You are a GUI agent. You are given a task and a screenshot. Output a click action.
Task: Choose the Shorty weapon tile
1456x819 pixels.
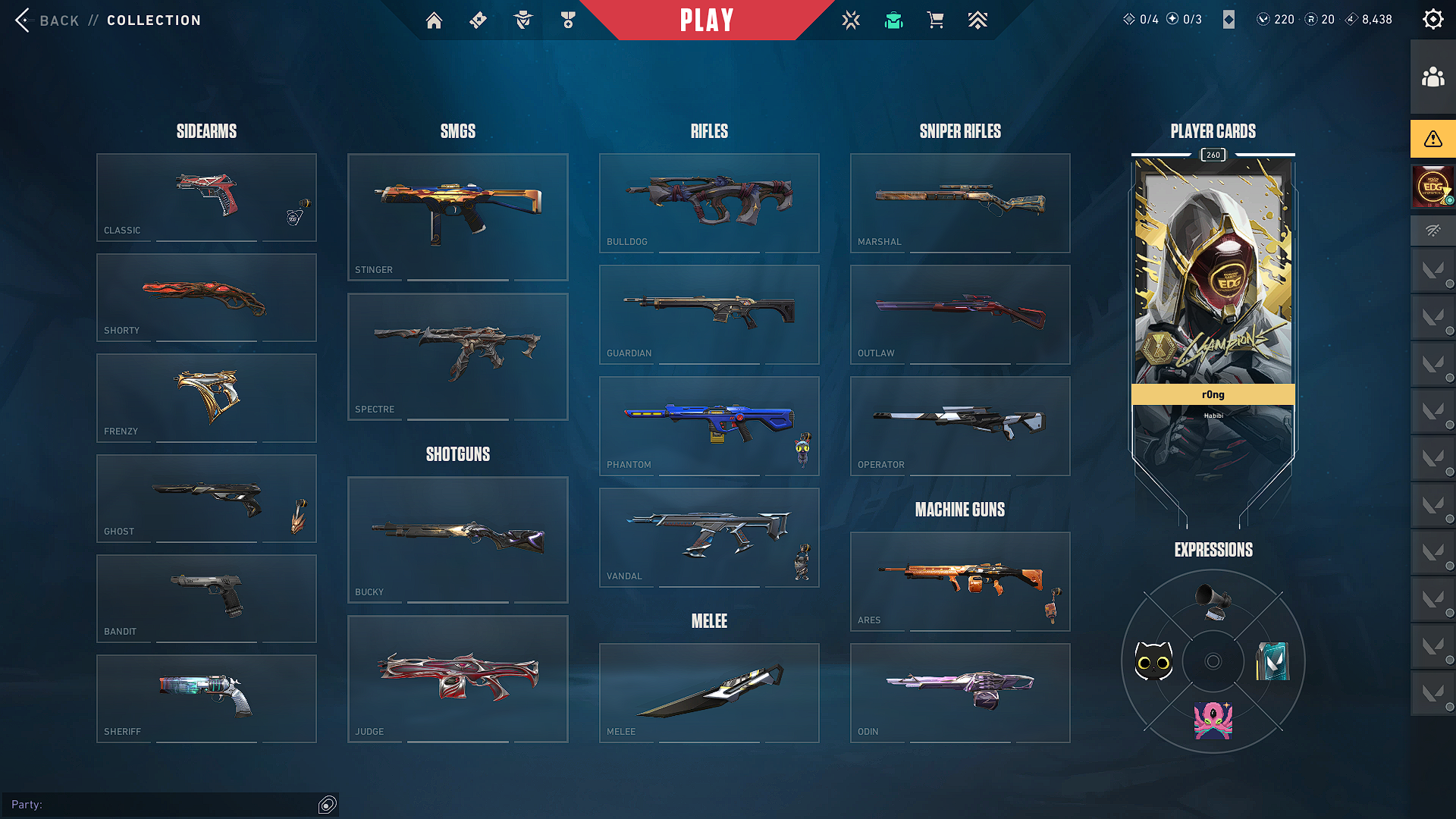[x=206, y=297]
